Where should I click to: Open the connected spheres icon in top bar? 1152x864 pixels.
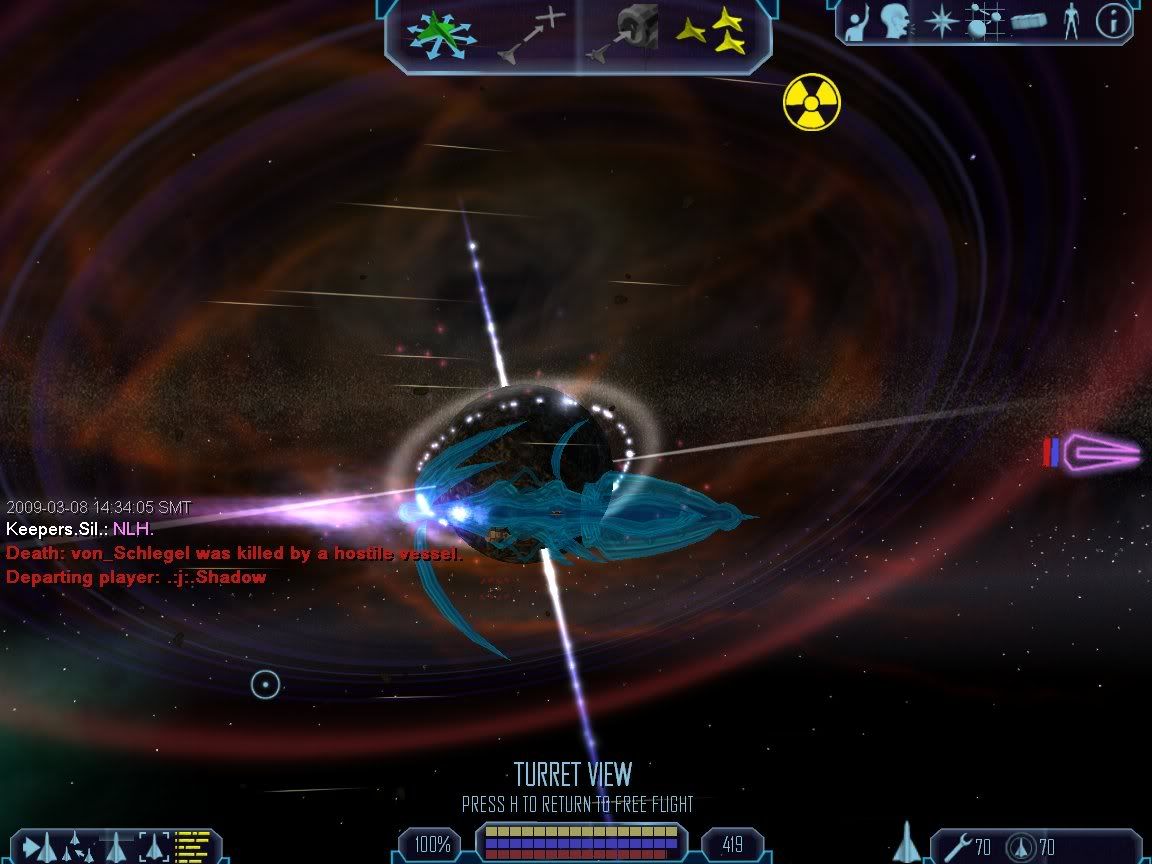pyautogui.click(x=984, y=22)
